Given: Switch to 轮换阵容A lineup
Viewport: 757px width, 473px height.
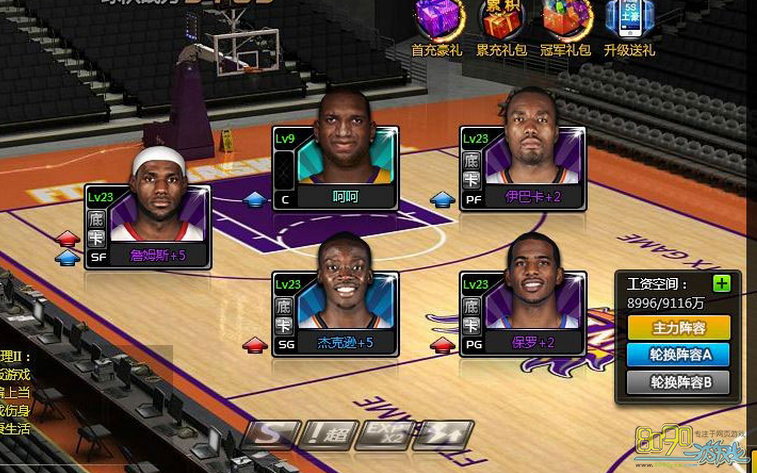Looking at the screenshot, I should tap(679, 354).
